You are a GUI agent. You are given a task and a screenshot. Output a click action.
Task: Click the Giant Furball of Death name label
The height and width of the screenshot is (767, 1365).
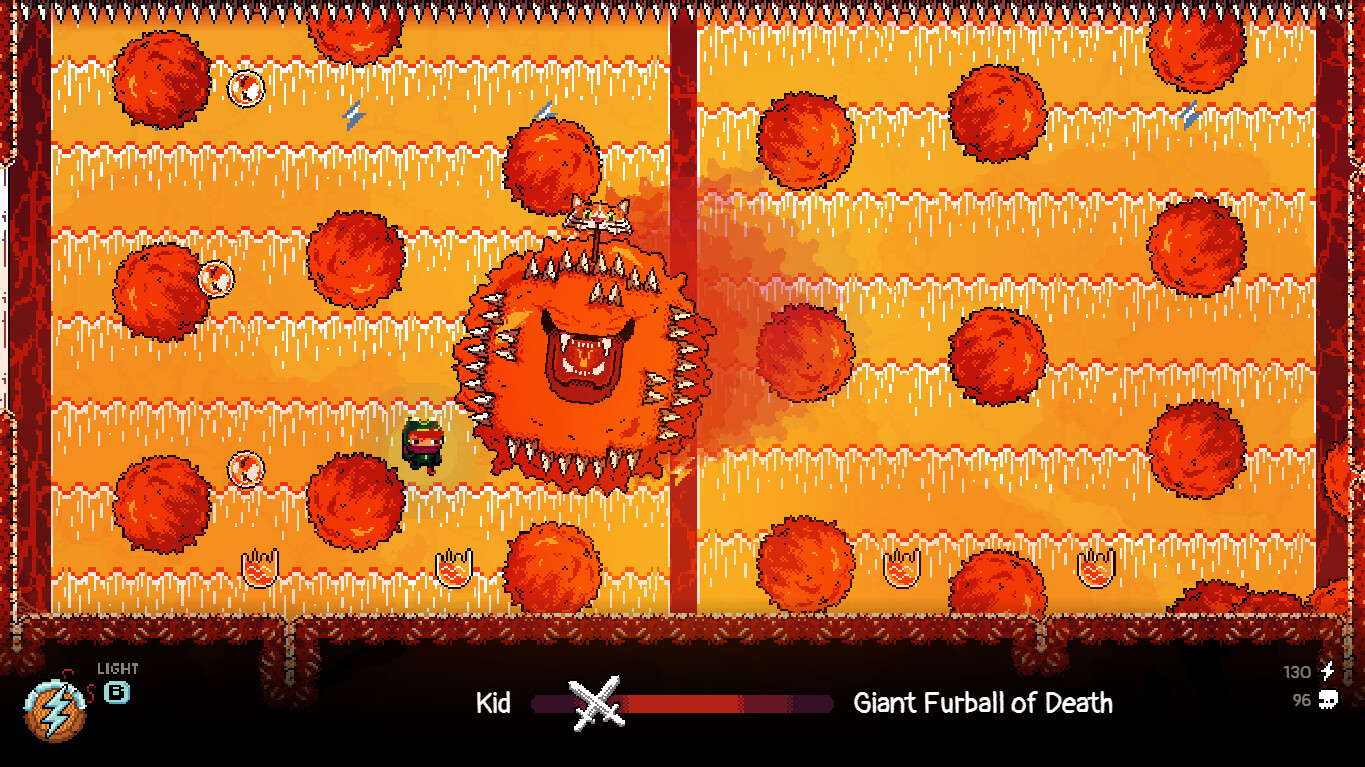[x=981, y=703]
